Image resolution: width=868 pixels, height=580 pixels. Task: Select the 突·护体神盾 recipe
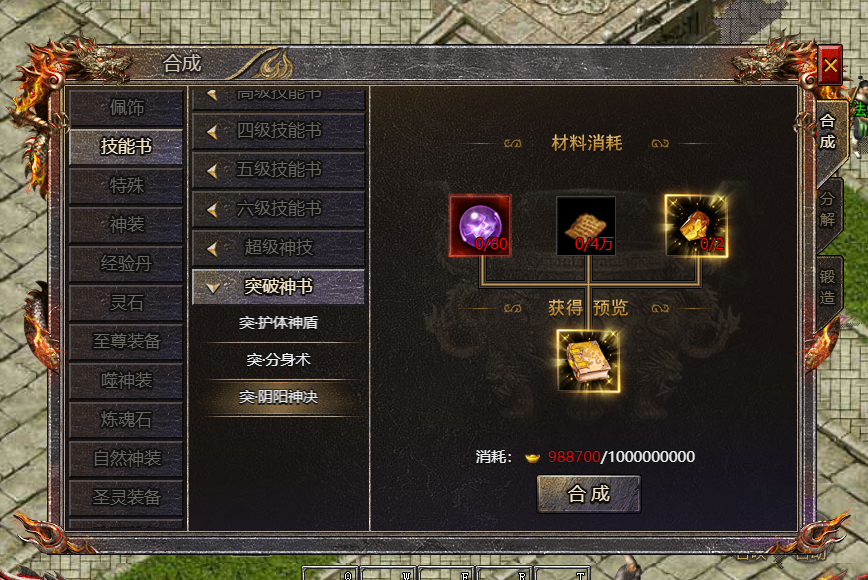tap(278, 323)
